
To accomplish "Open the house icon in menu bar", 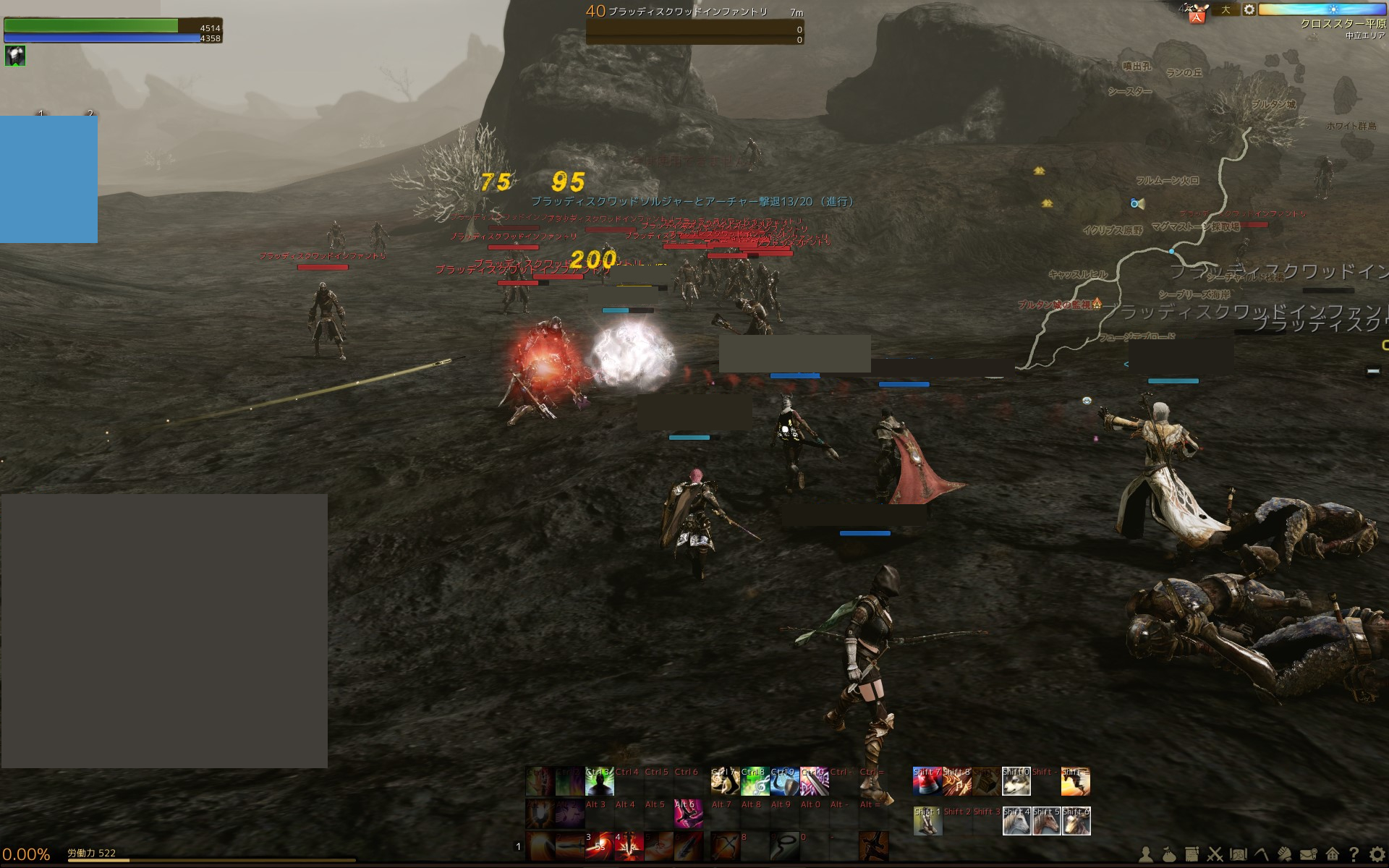I will [x=1332, y=855].
